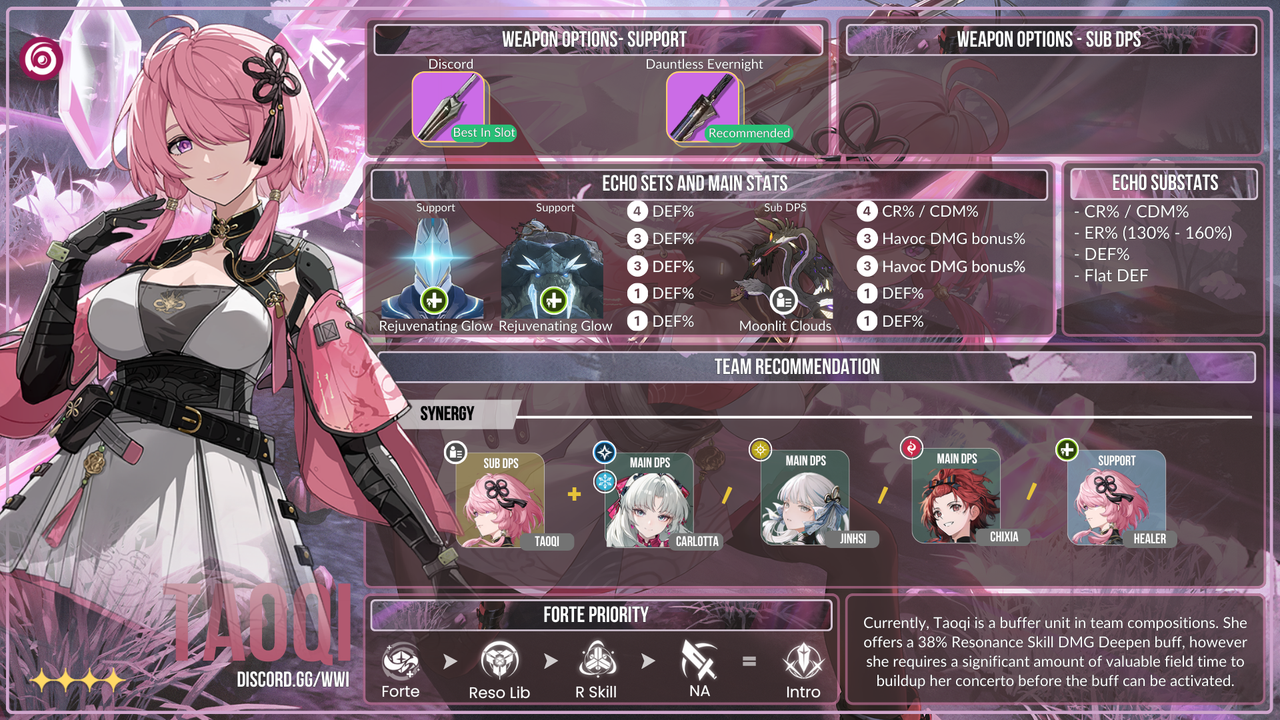
Task: Click the Healer support portrait
Action: pos(1115,497)
